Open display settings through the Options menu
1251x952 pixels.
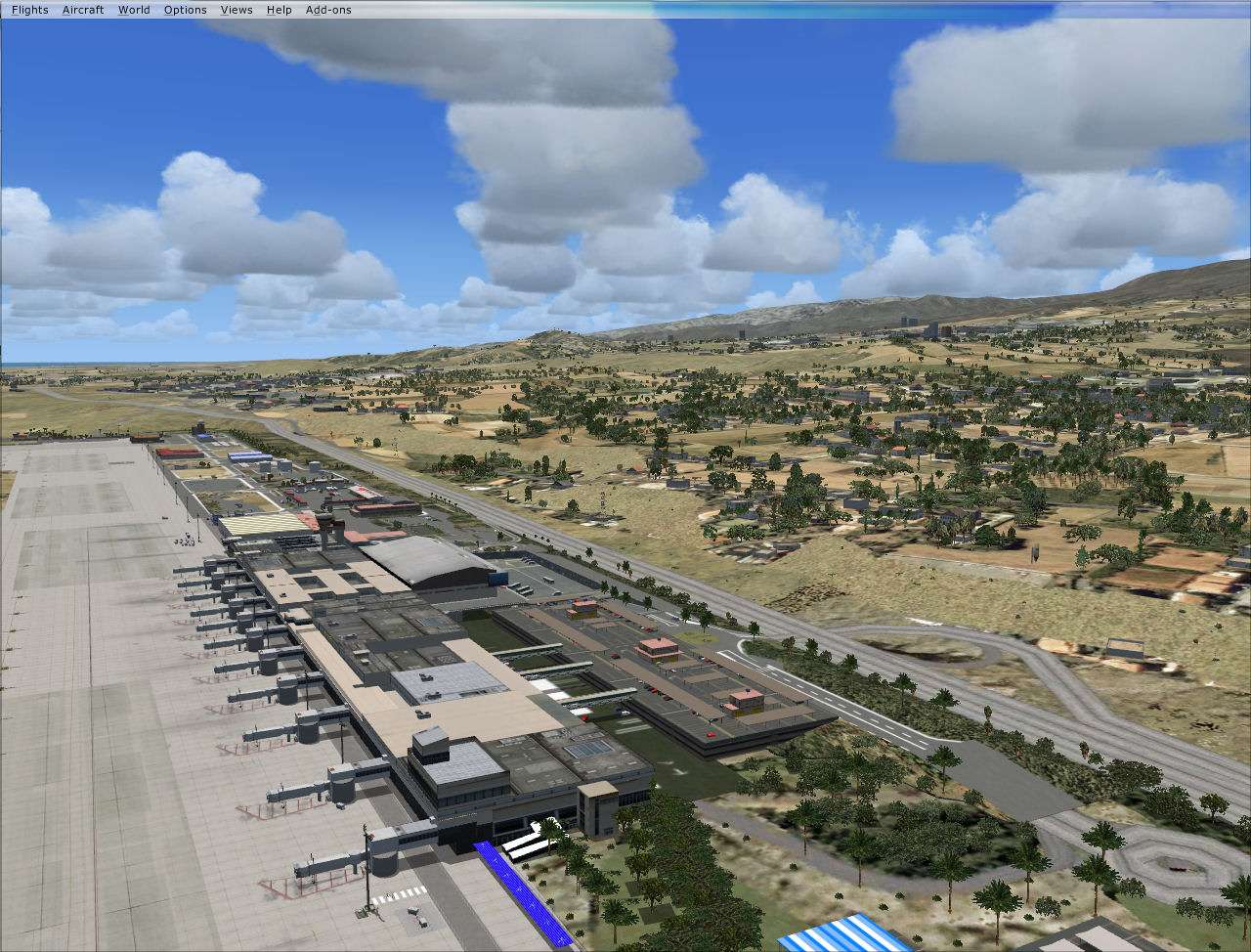point(185,9)
